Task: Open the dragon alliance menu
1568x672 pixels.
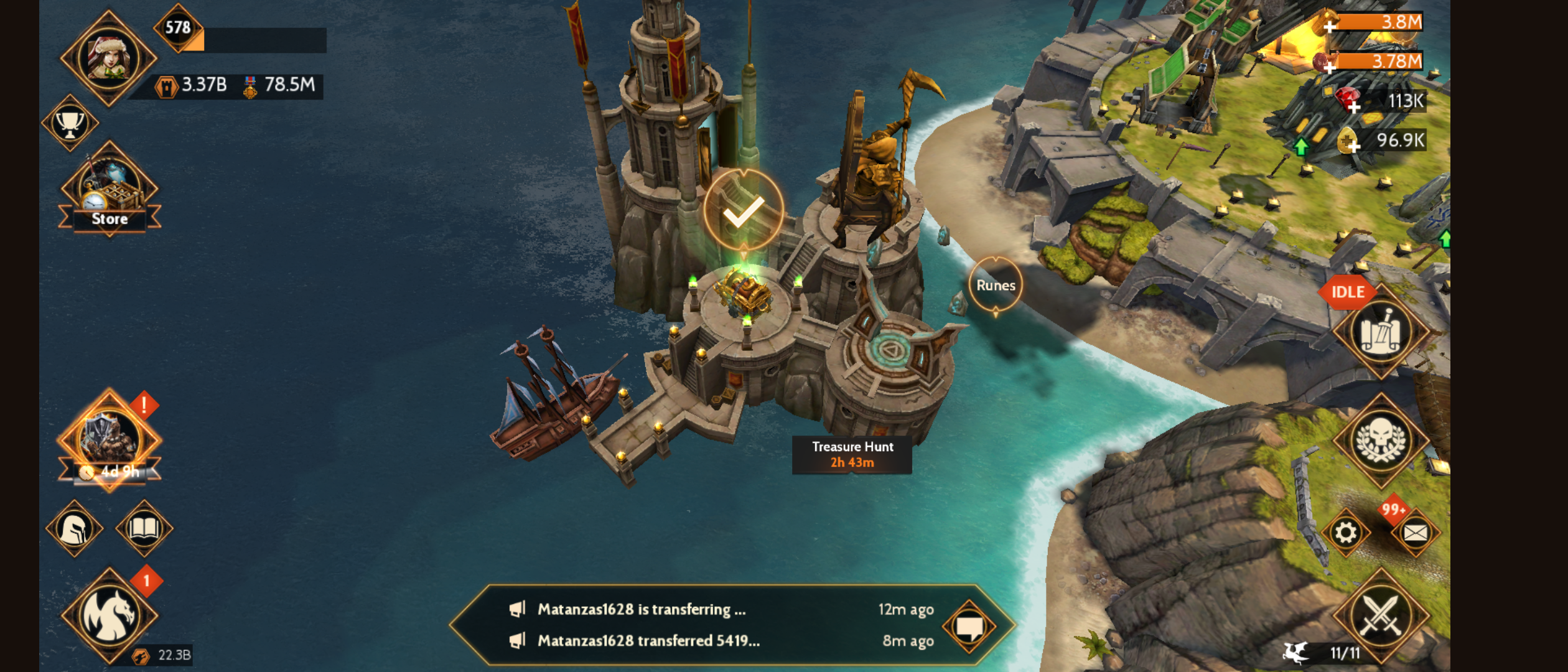Action: click(x=110, y=615)
